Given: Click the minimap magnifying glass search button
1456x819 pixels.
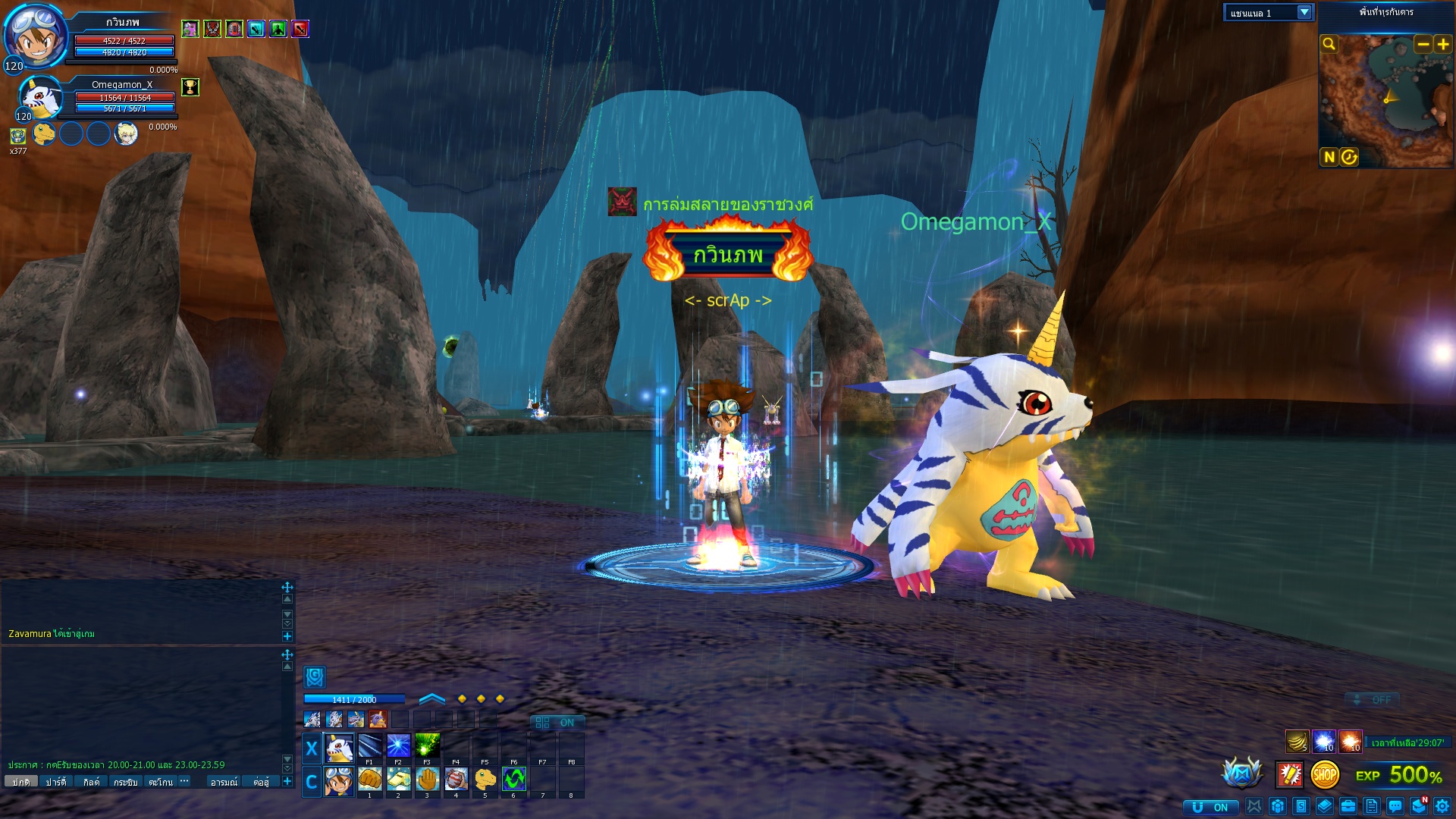Looking at the screenshot, I should point(1329,44).
